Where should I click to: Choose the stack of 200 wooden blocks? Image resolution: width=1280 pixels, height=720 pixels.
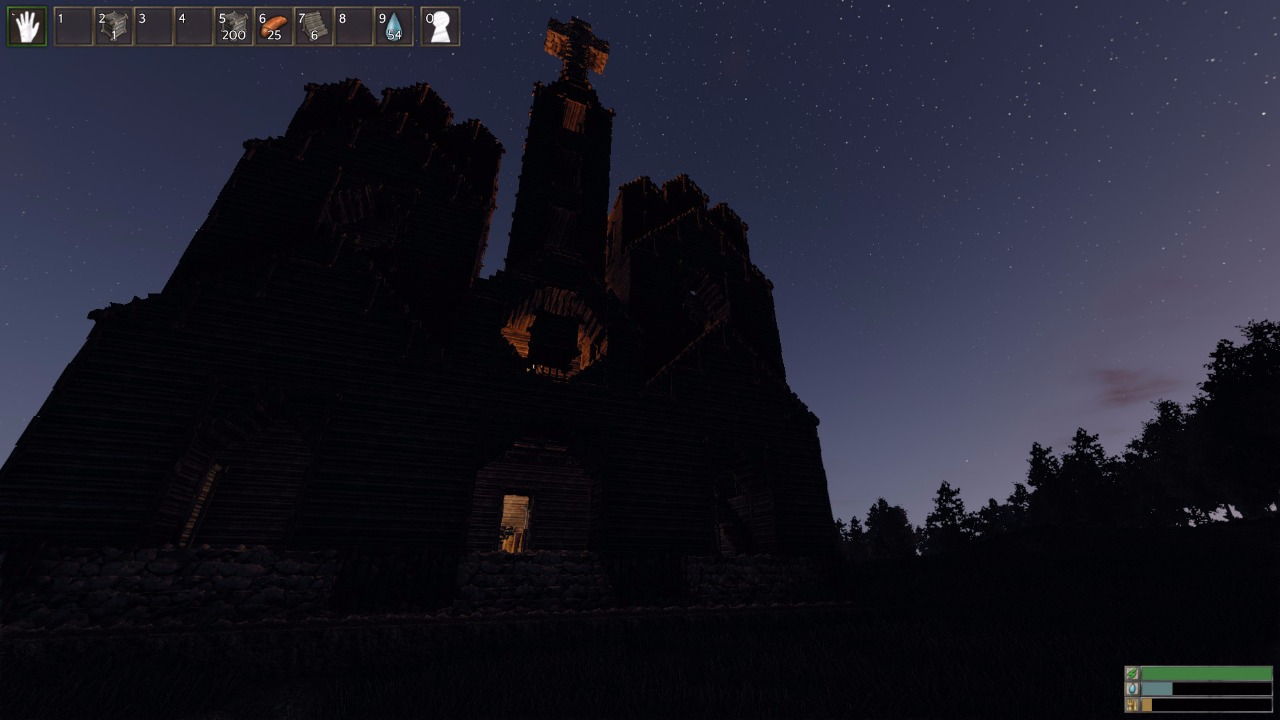pyautogui.click(x=233, y=27)
